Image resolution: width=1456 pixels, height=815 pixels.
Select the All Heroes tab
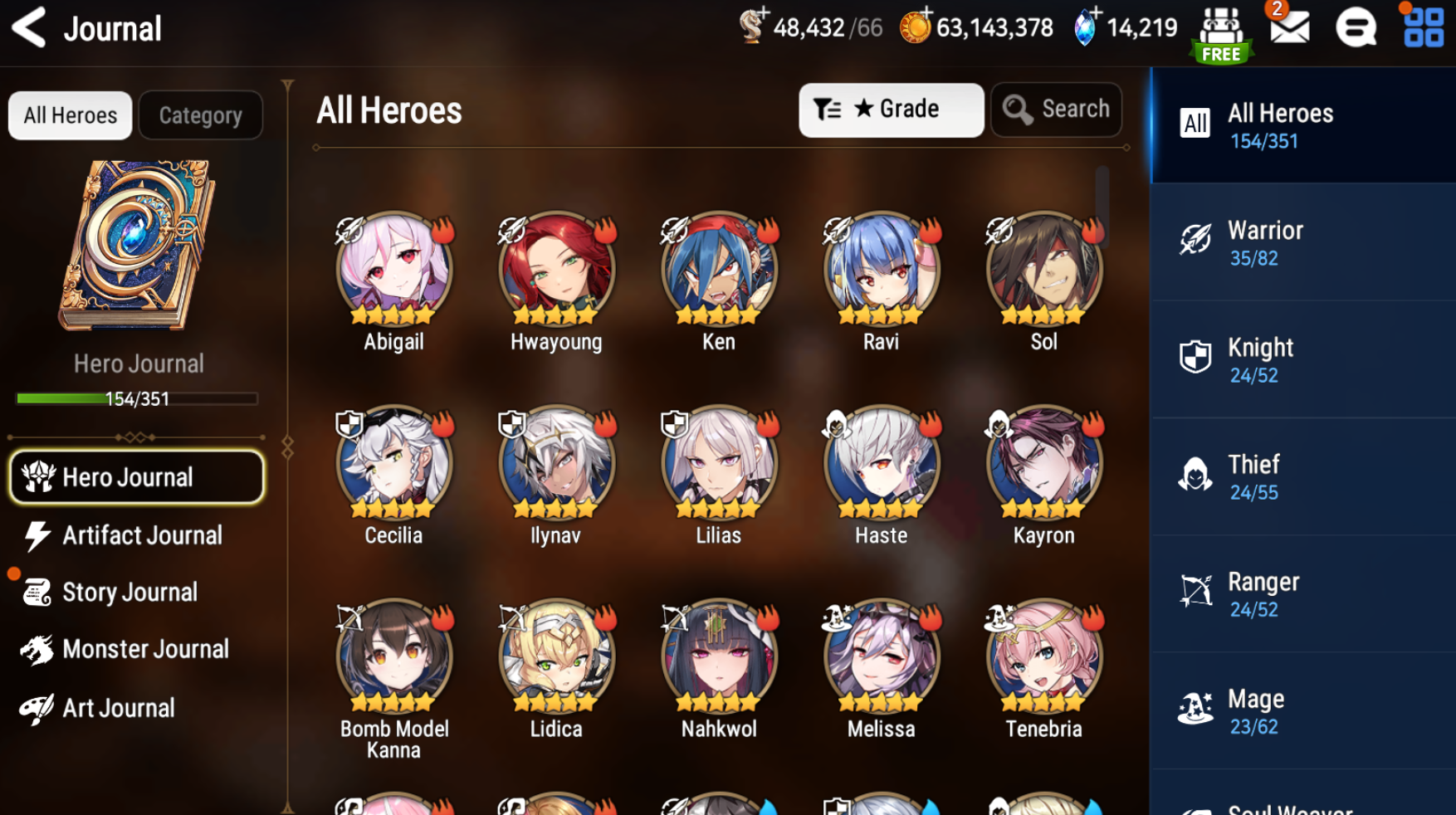(71, 115)
